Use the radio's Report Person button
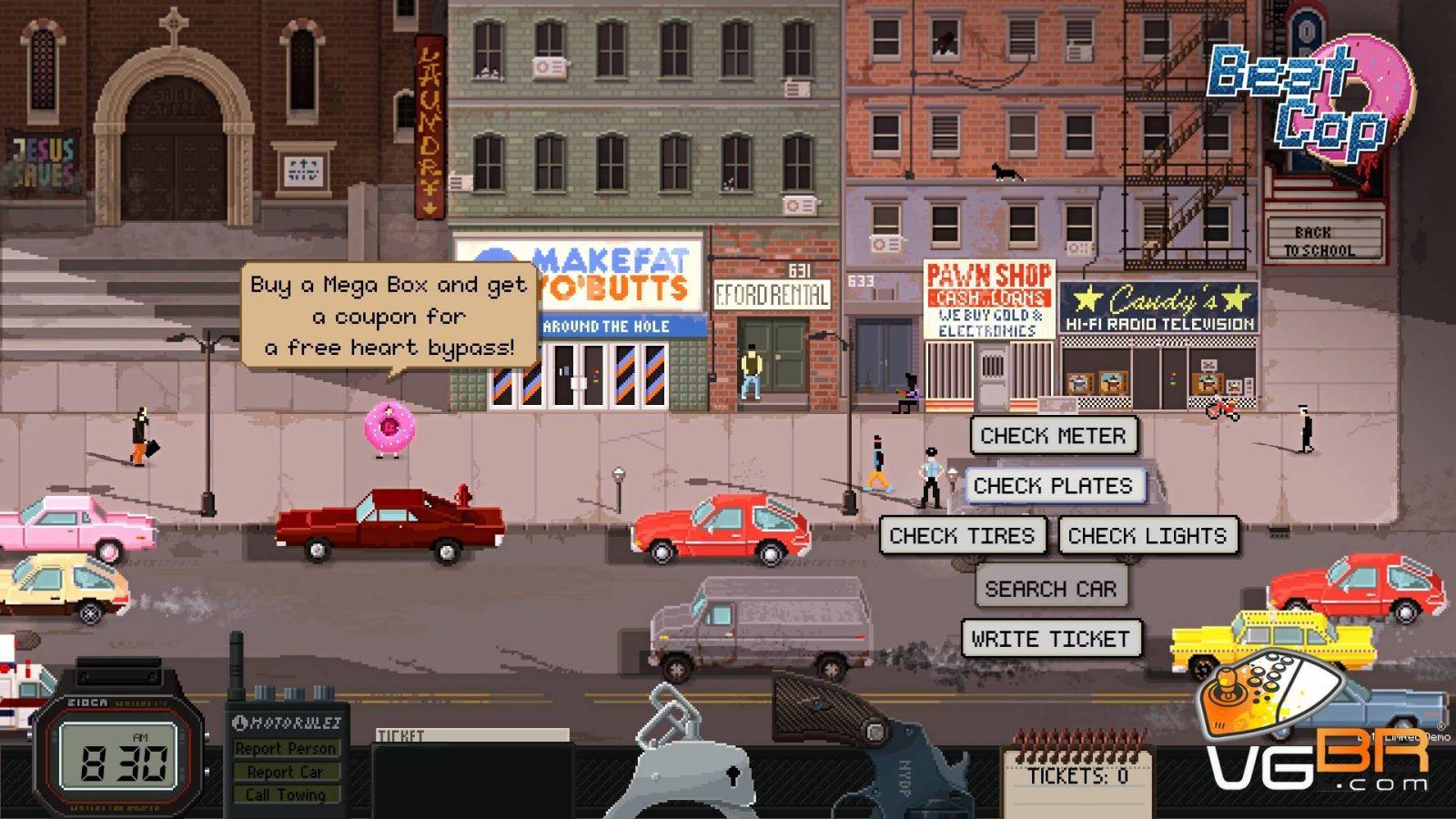 tap(286, 748)
